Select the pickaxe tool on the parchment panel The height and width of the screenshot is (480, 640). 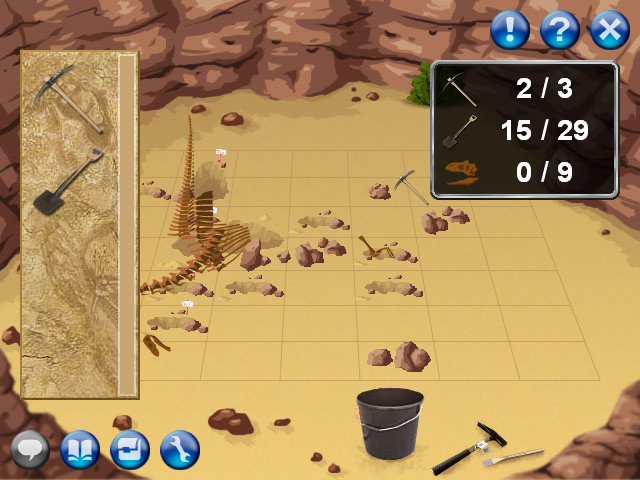[68, 97]
